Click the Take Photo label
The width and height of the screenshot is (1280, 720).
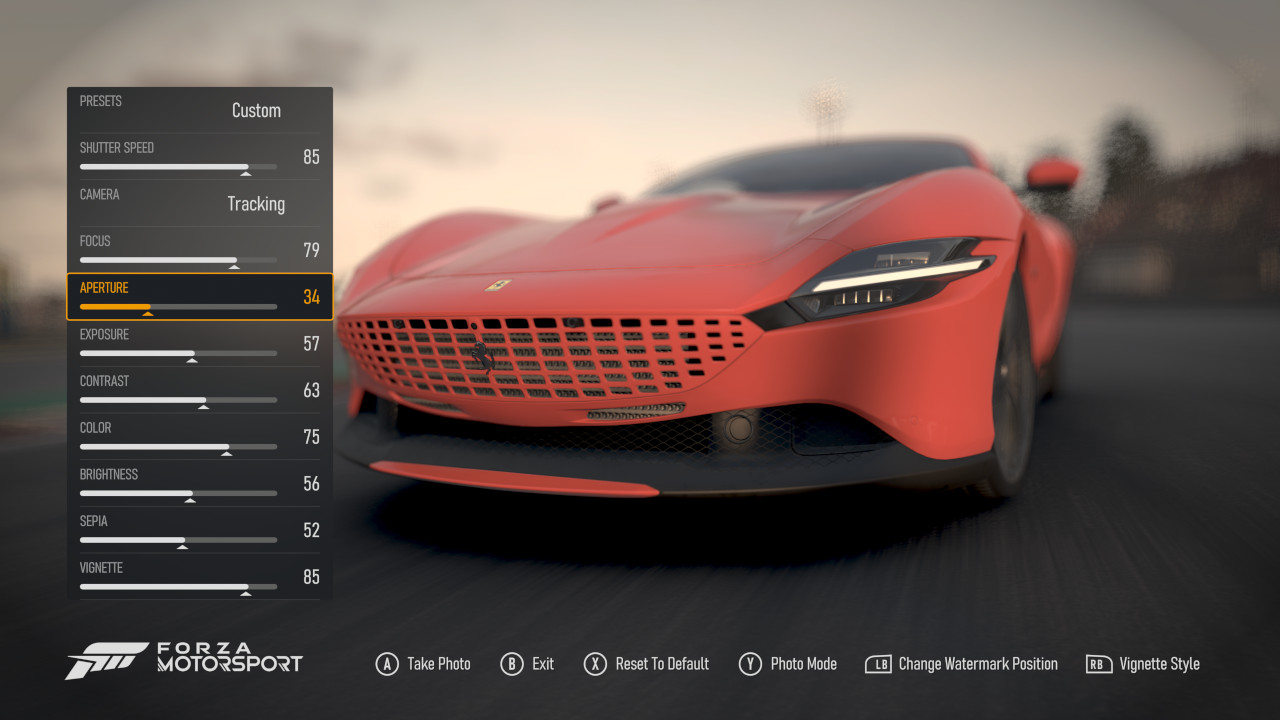438,664
